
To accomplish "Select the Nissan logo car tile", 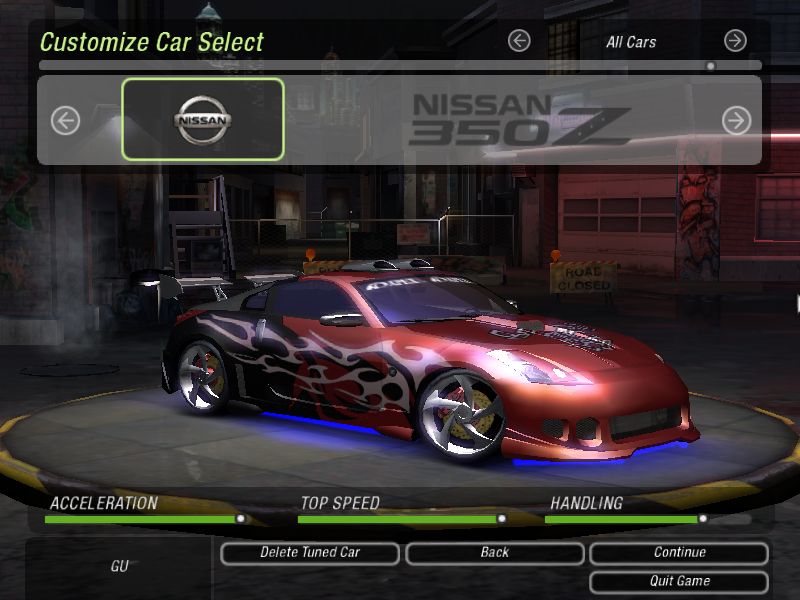I will [203, 120].
